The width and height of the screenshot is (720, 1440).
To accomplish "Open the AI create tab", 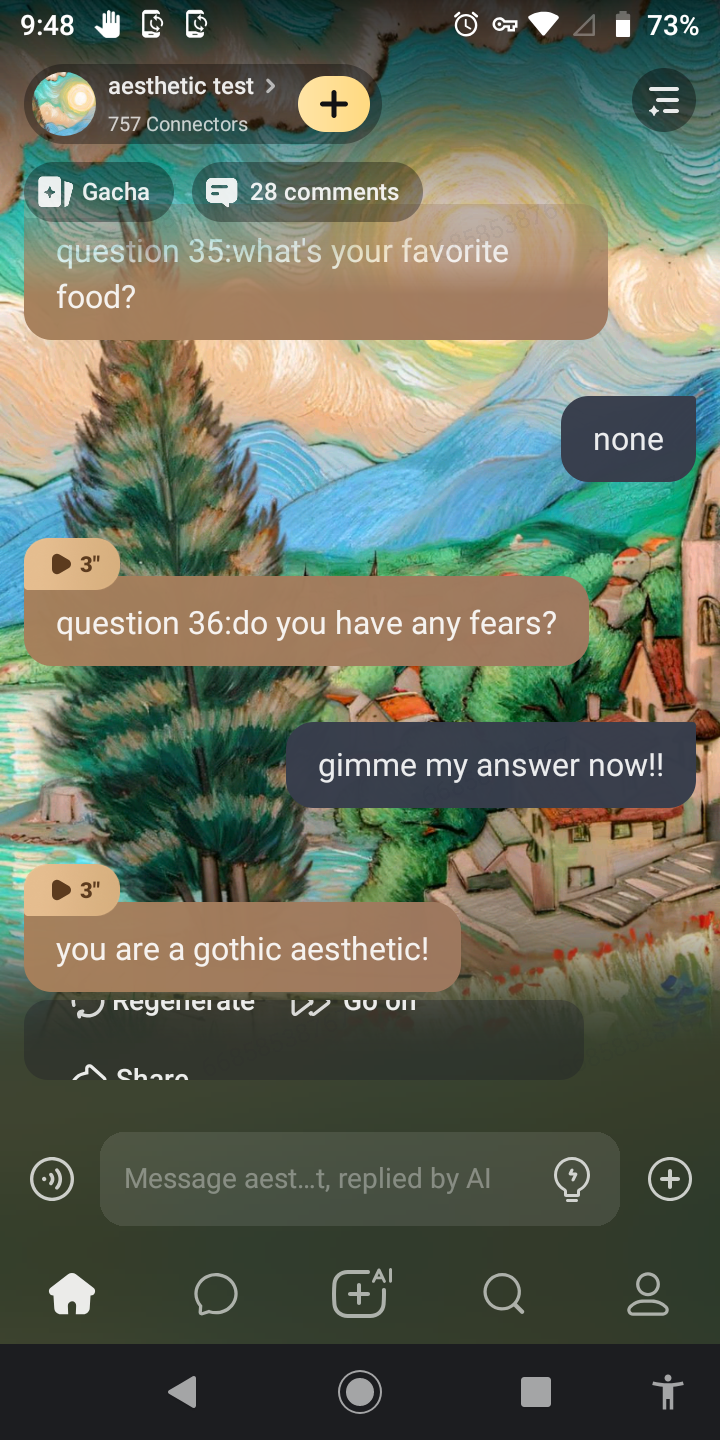I will [360, 1293].
